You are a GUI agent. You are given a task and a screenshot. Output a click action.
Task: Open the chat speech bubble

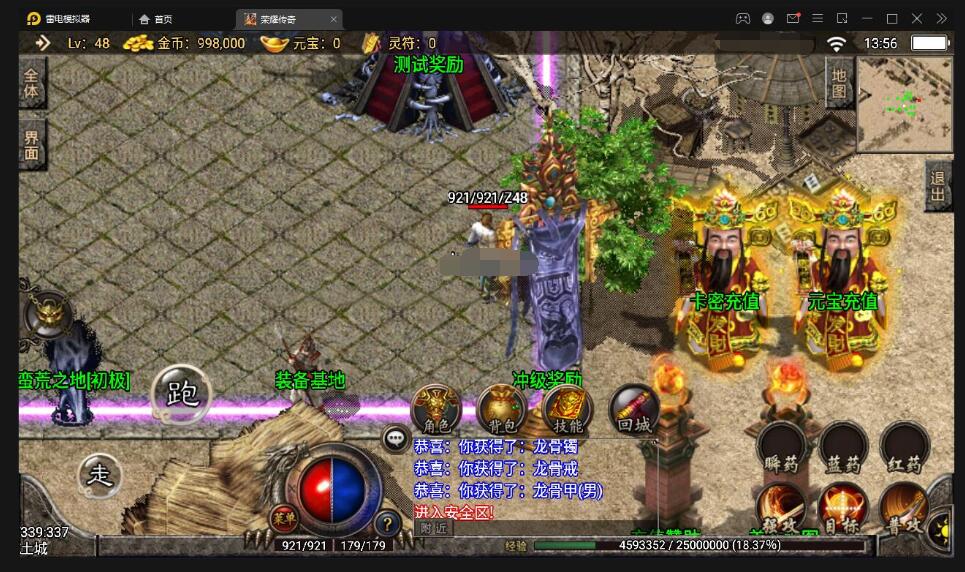click(396, 438)
